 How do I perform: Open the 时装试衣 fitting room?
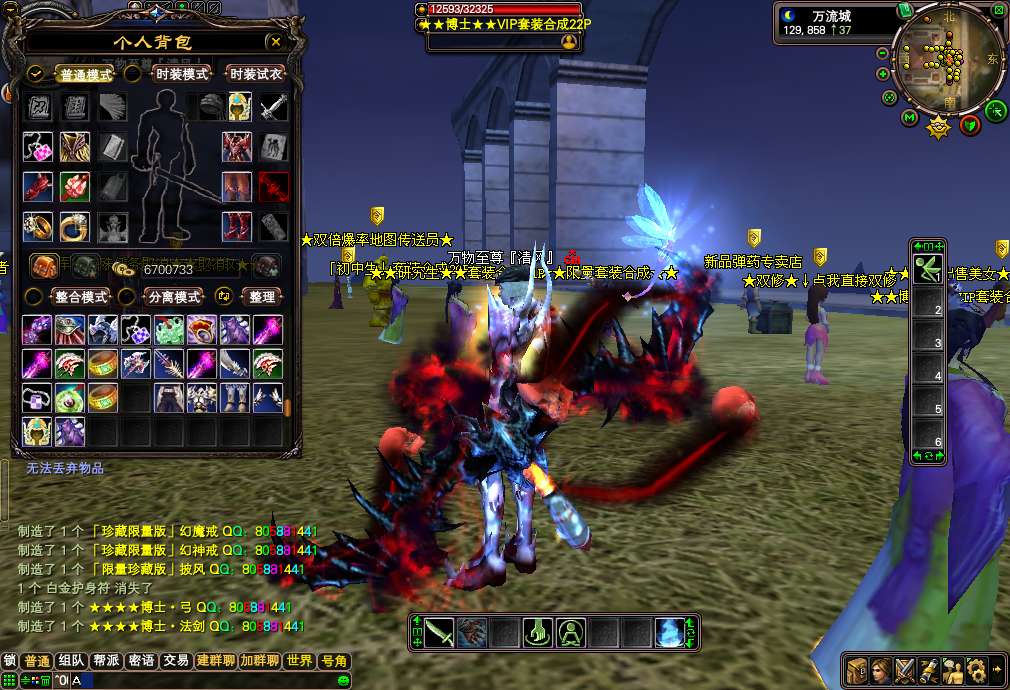pos(256,74)
